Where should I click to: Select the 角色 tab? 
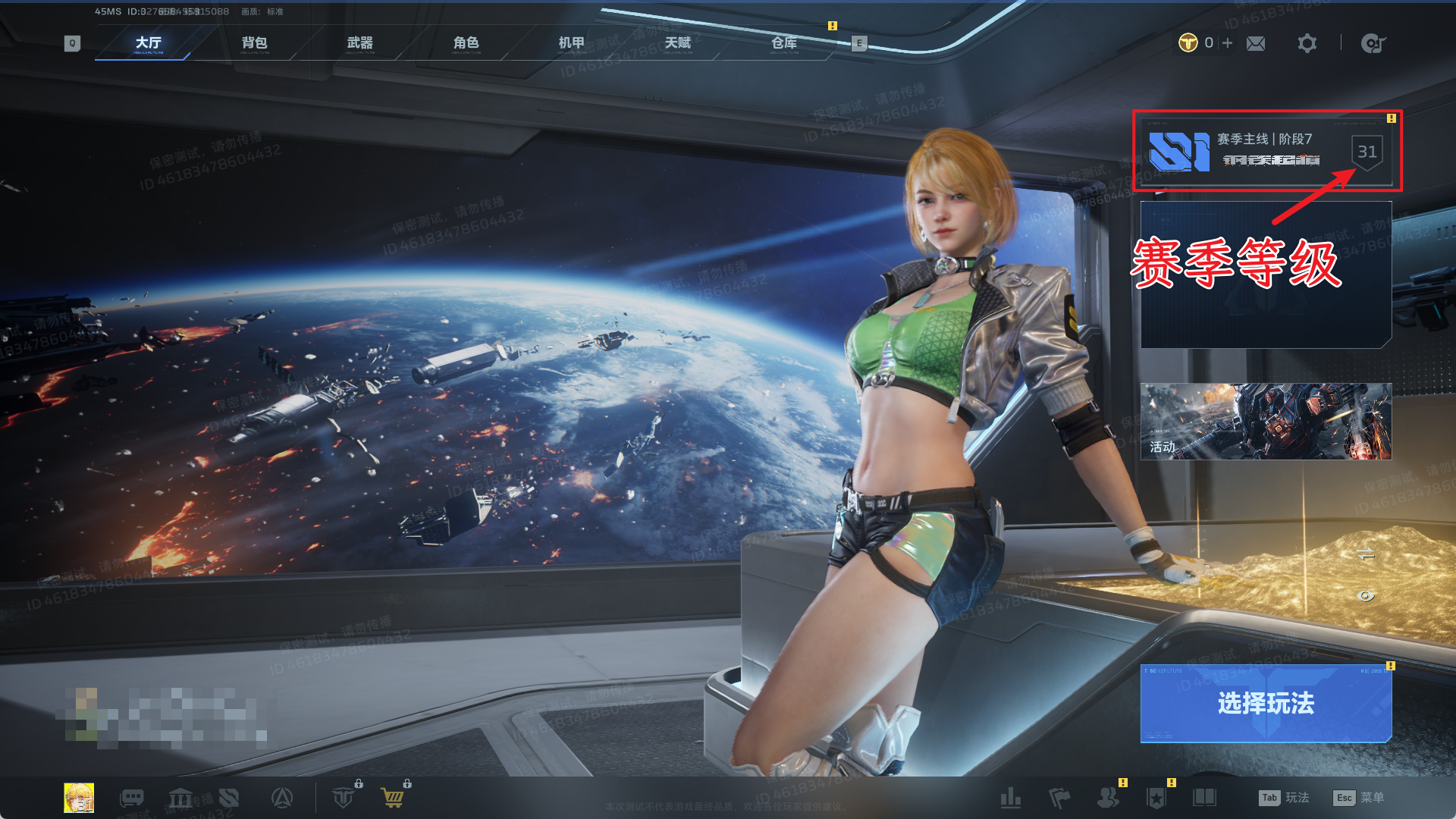(466, 43)
